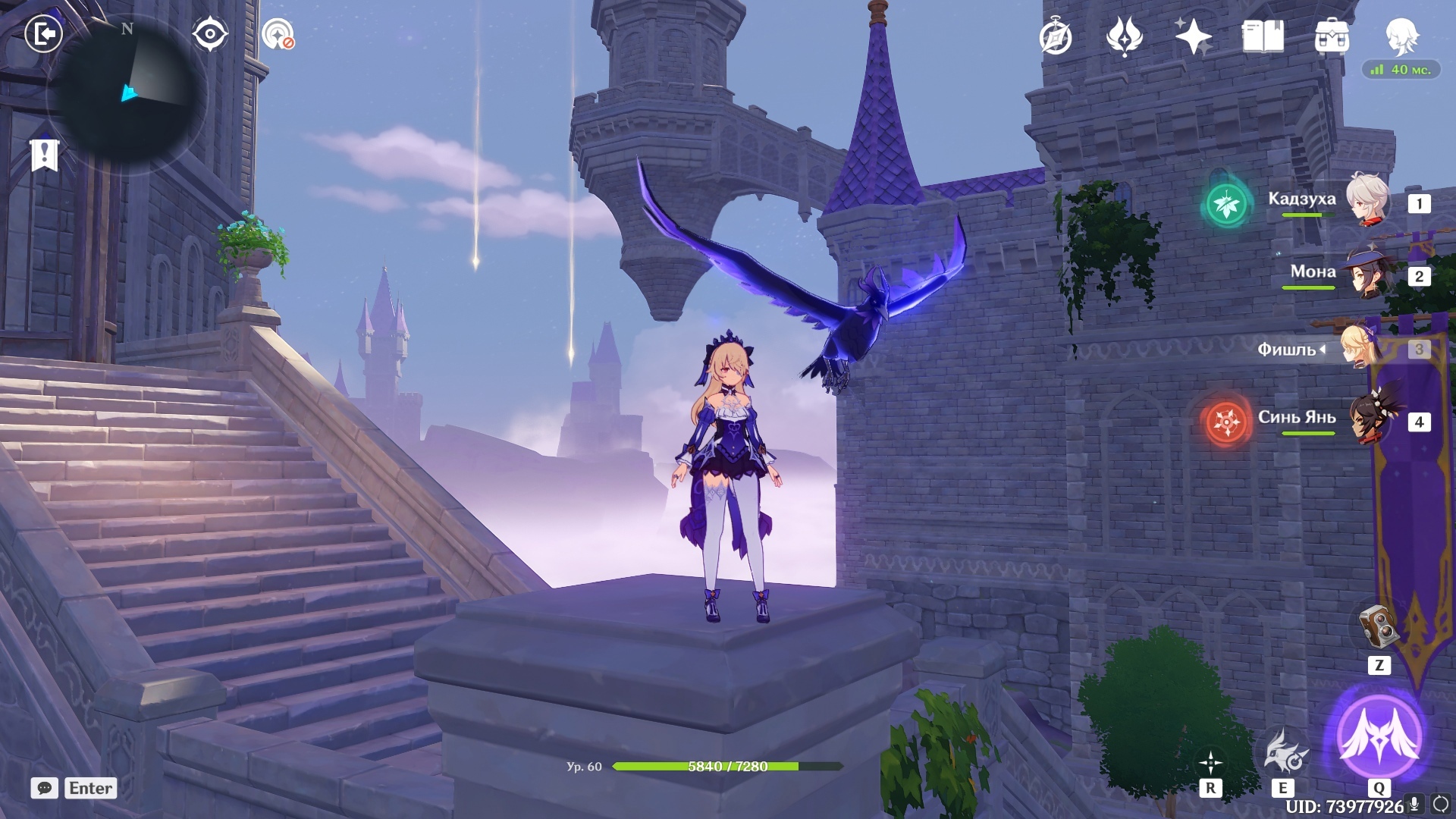Open the wish star icon
The width and height of the screenshot is (1456, 819).
(1193, 36)
